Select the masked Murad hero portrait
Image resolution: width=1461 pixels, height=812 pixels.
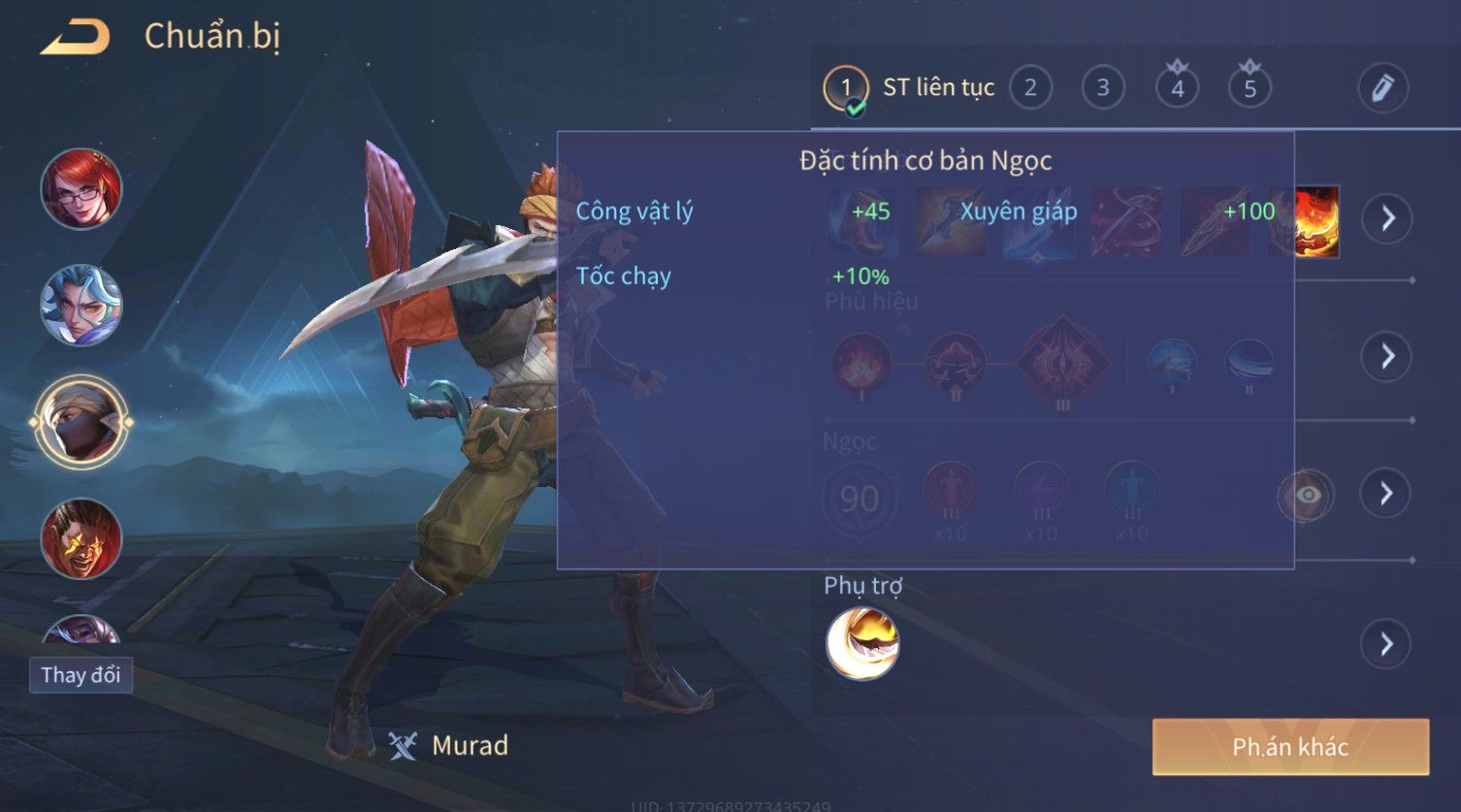81,423
